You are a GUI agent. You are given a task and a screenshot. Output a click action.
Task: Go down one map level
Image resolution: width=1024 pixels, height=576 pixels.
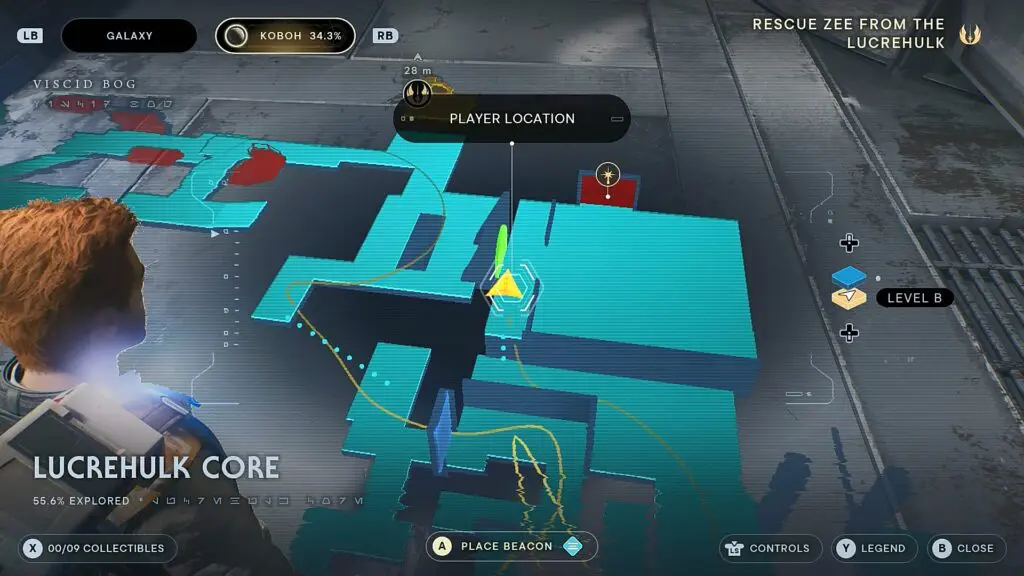[x=849, y=333]
